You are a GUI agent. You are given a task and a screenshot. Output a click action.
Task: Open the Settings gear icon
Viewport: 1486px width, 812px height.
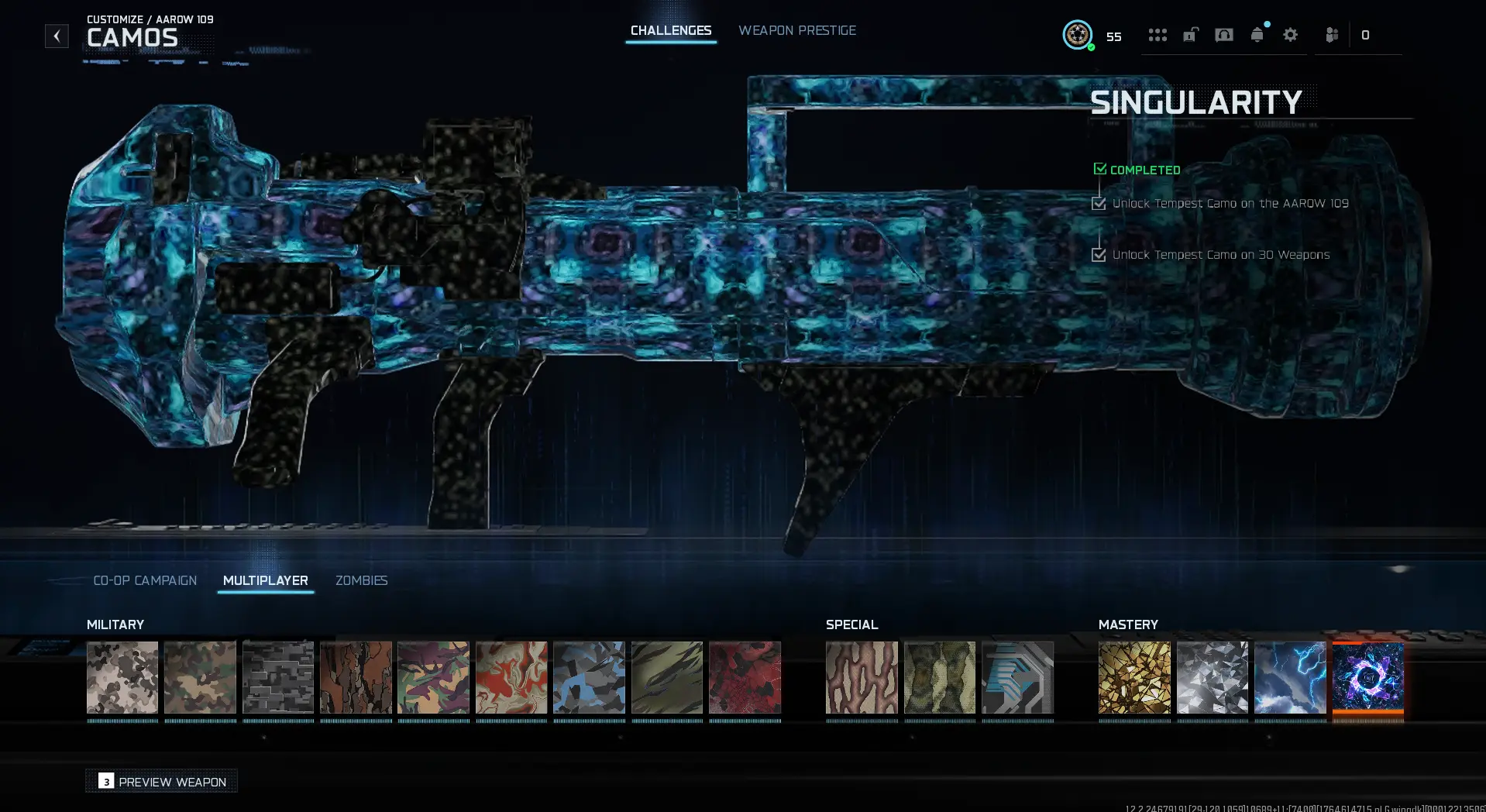[x=1290, y=35]
